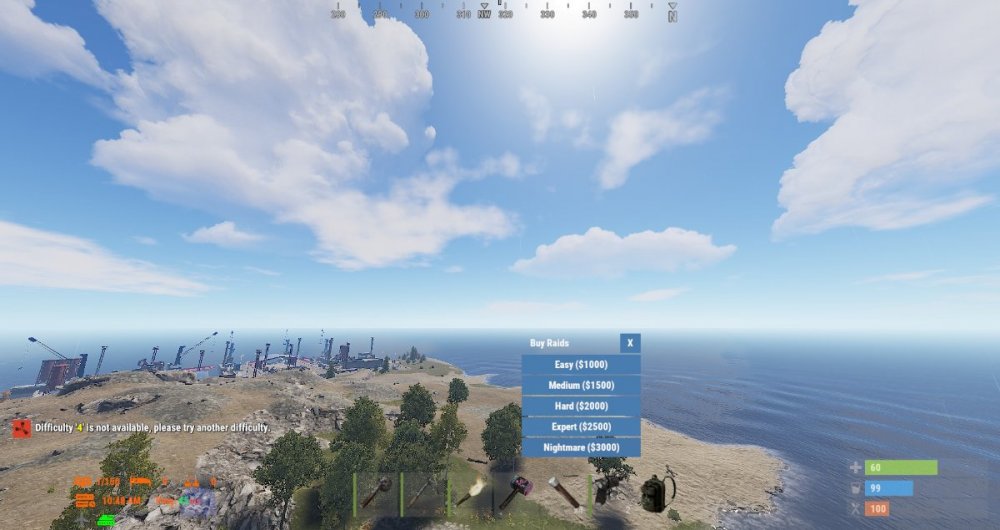Purchase the Expert ($2500) raid

click(x=581, y=427)
